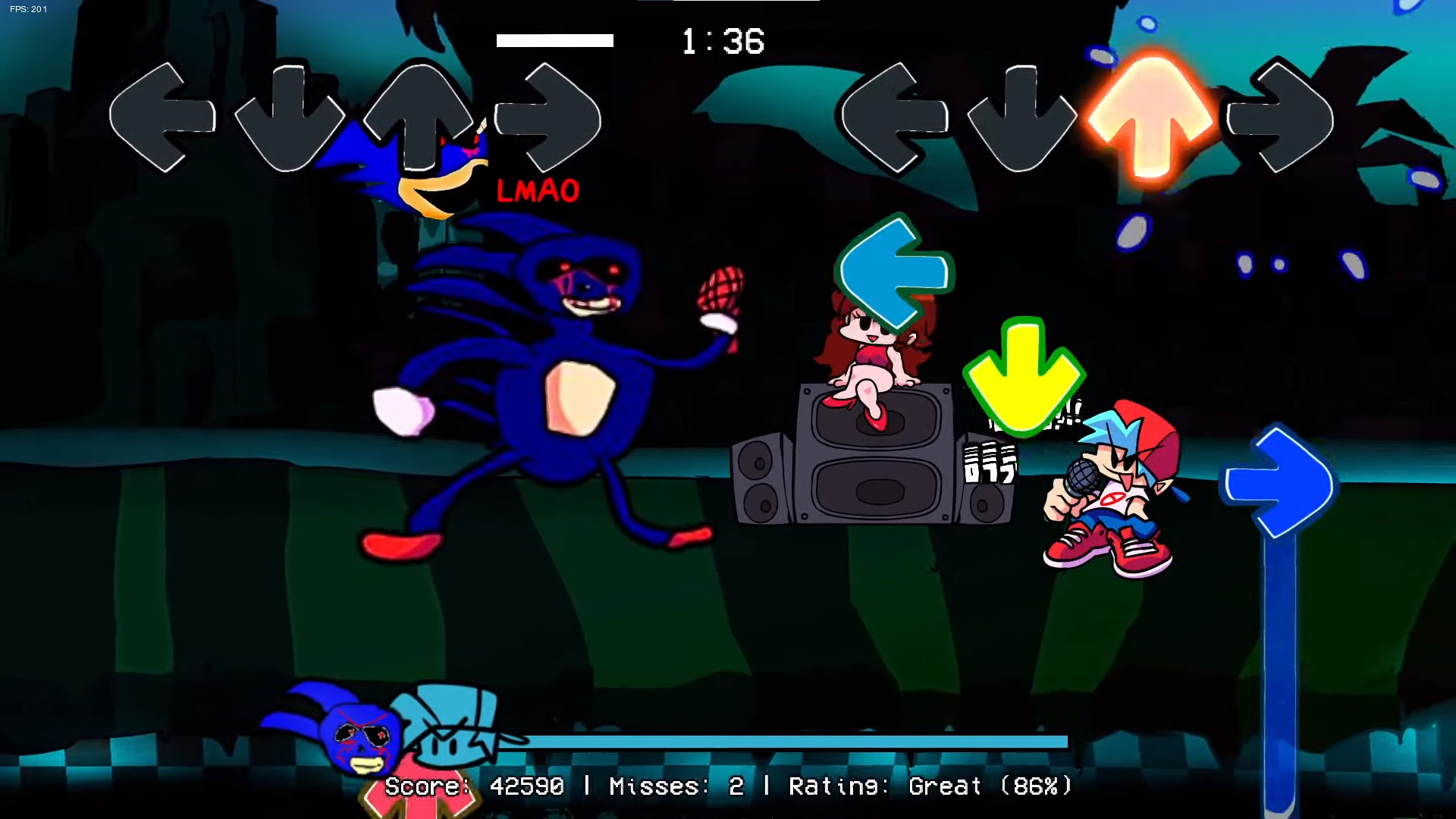
Task: Click the falling yellow down note
Action: coord(1025,375)
